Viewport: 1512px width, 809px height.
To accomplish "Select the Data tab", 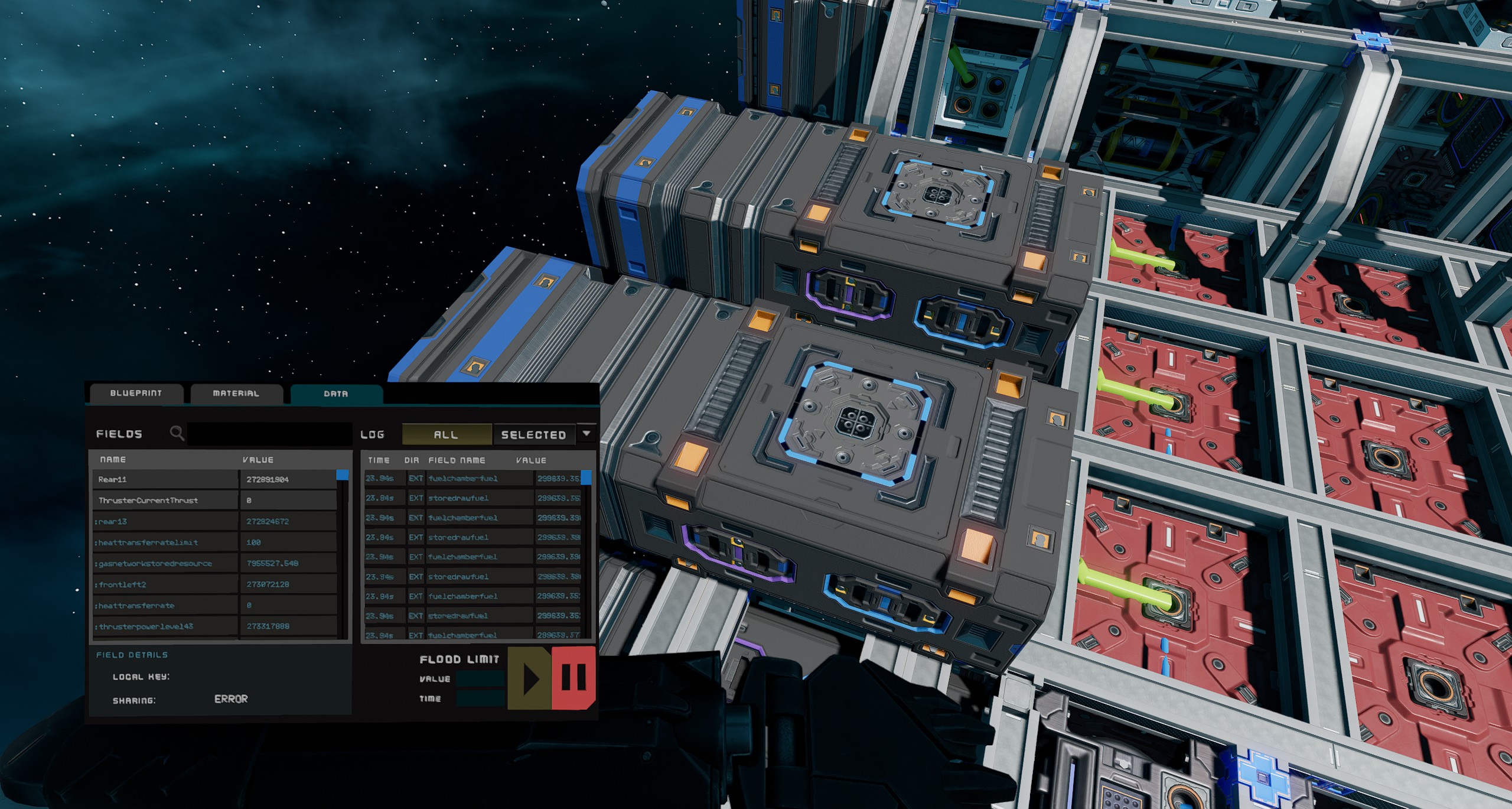I will pyautogui.click(x=335, y=394).
